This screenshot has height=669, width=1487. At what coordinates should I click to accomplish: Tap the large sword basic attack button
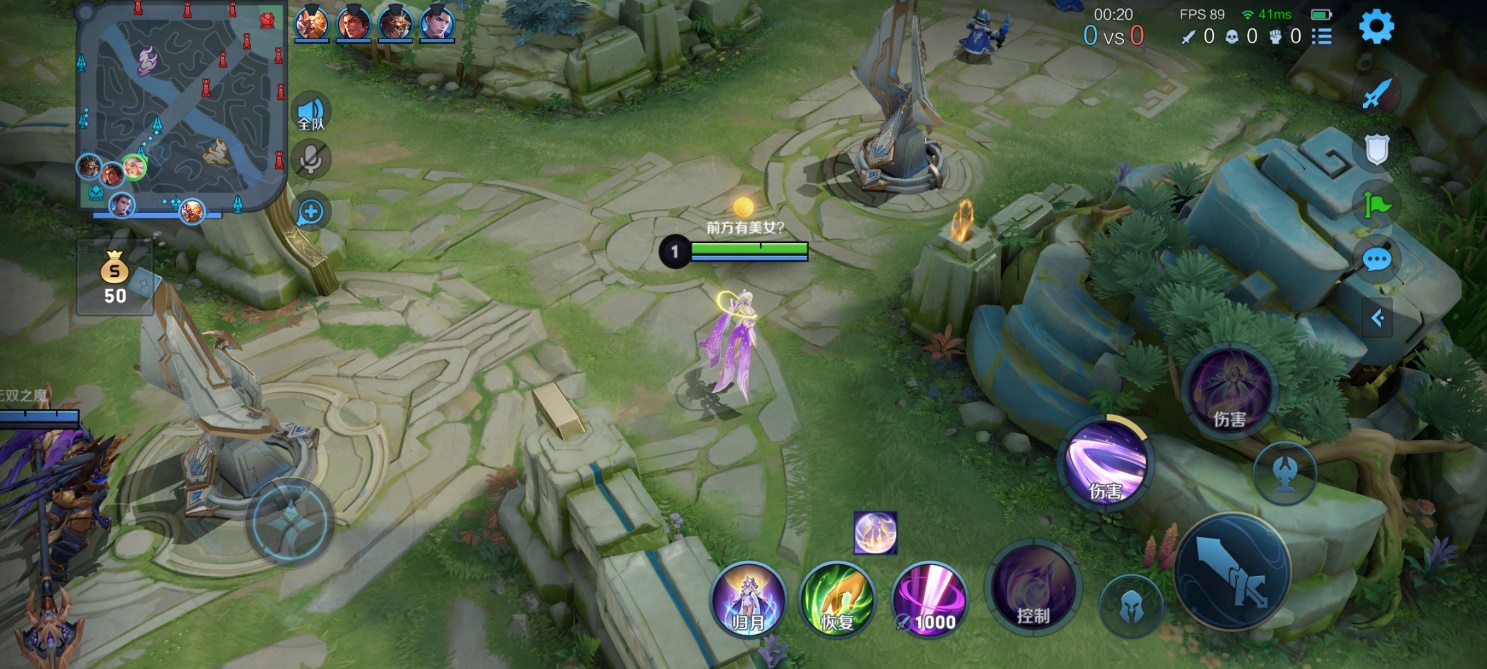(x=1232, y=572)
